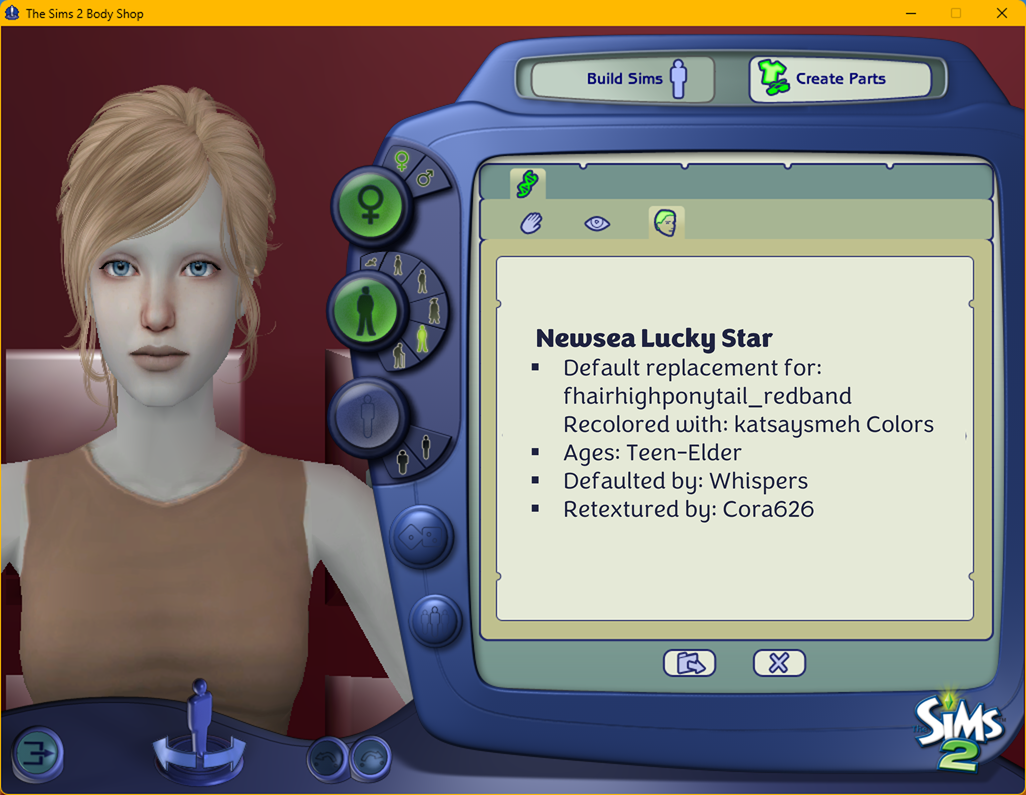Export the selected hair to project folder

coord(690,663)
